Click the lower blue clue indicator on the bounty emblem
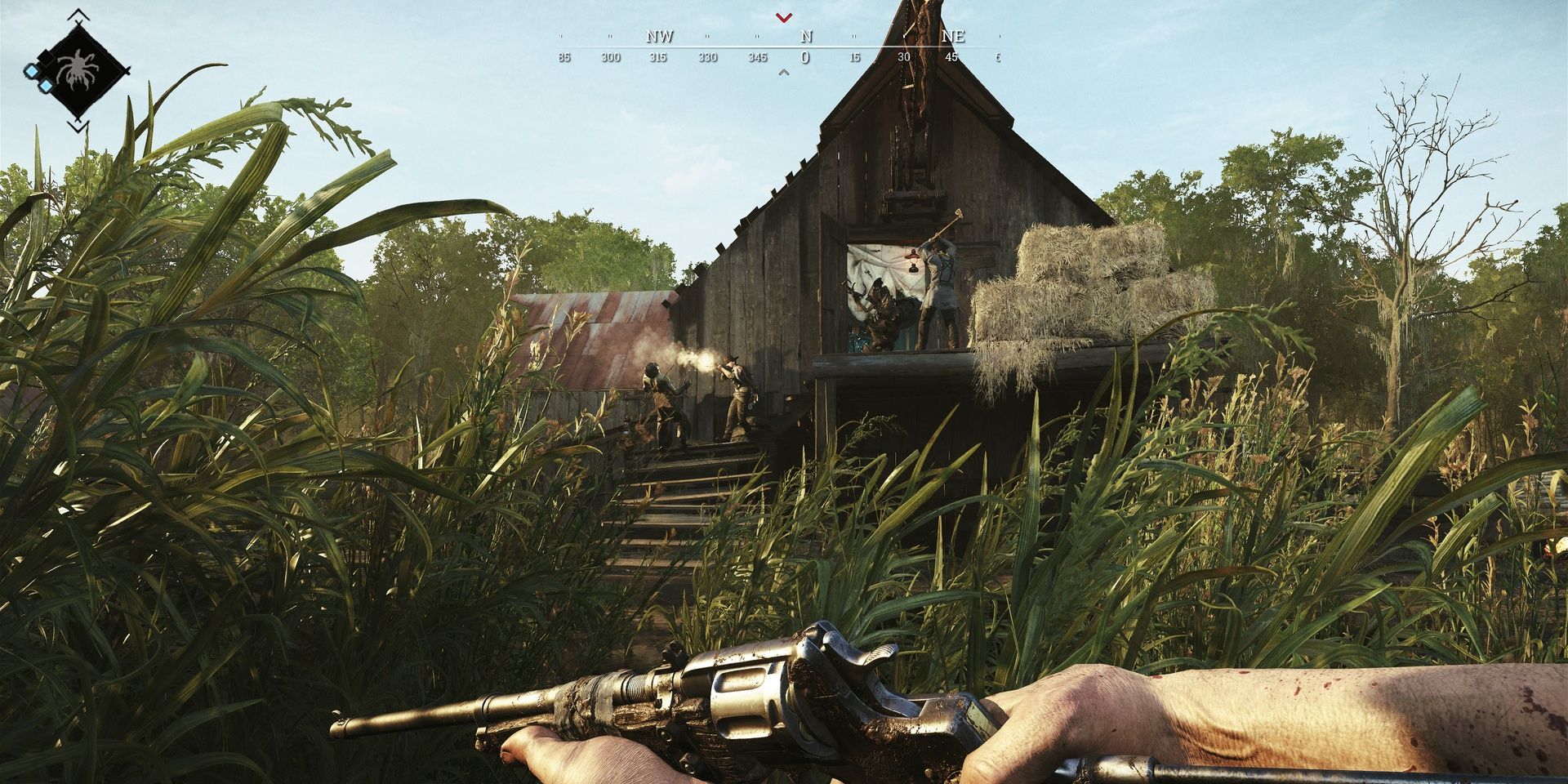1568x784 pixels. (x=46, y=86)
